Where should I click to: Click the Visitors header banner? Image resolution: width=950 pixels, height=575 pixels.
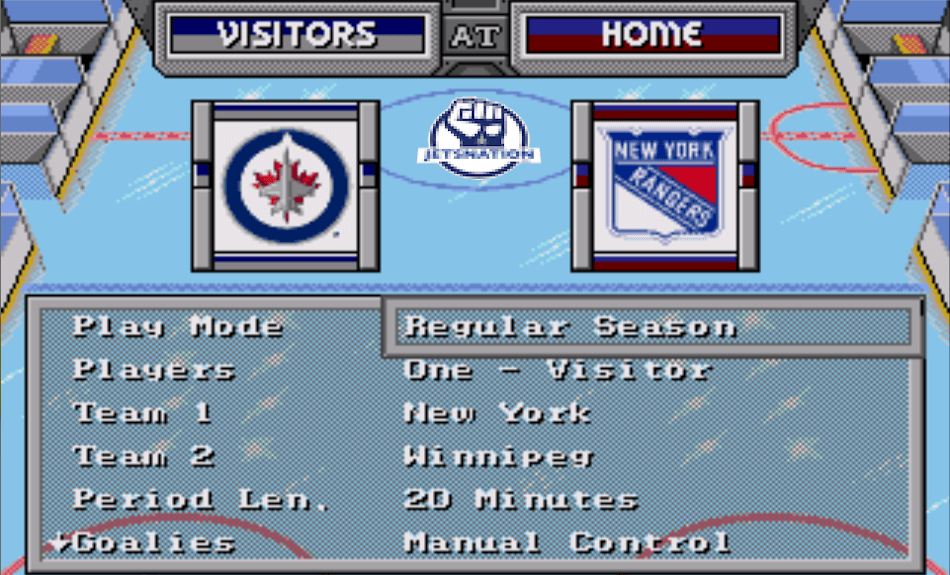point(297,35)
